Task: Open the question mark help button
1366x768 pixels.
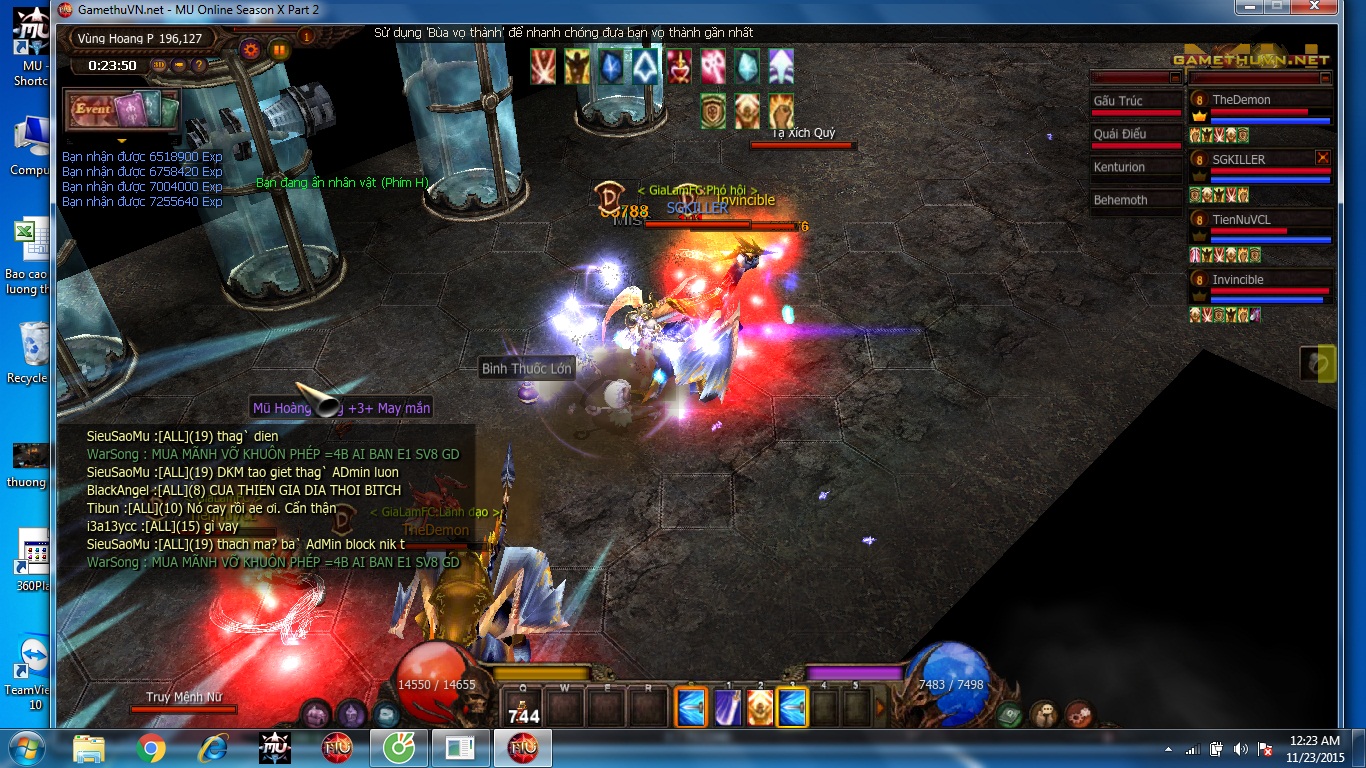Action: [x=198, y=66]
